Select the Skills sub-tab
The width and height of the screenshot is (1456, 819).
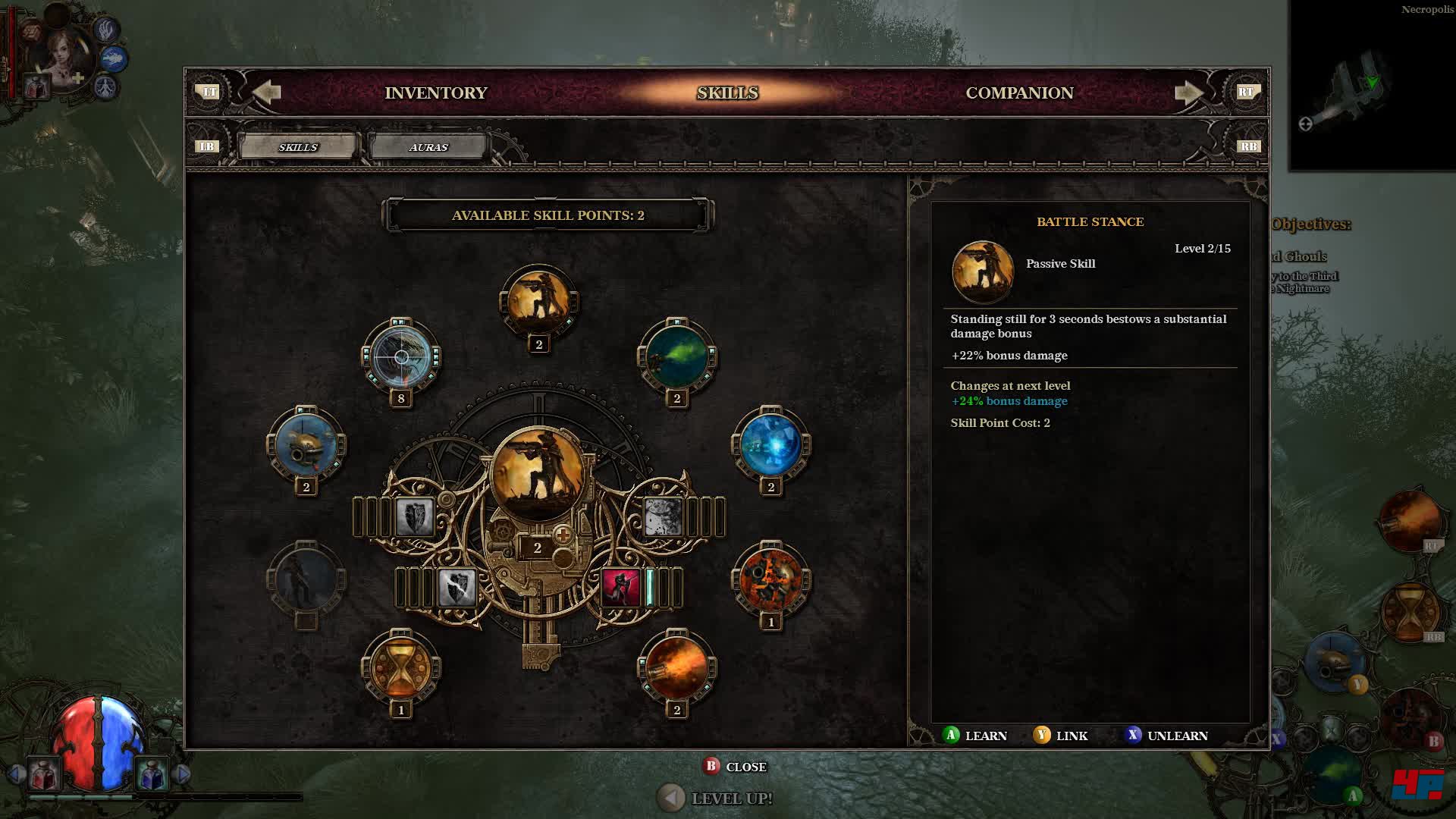(298, 147)
